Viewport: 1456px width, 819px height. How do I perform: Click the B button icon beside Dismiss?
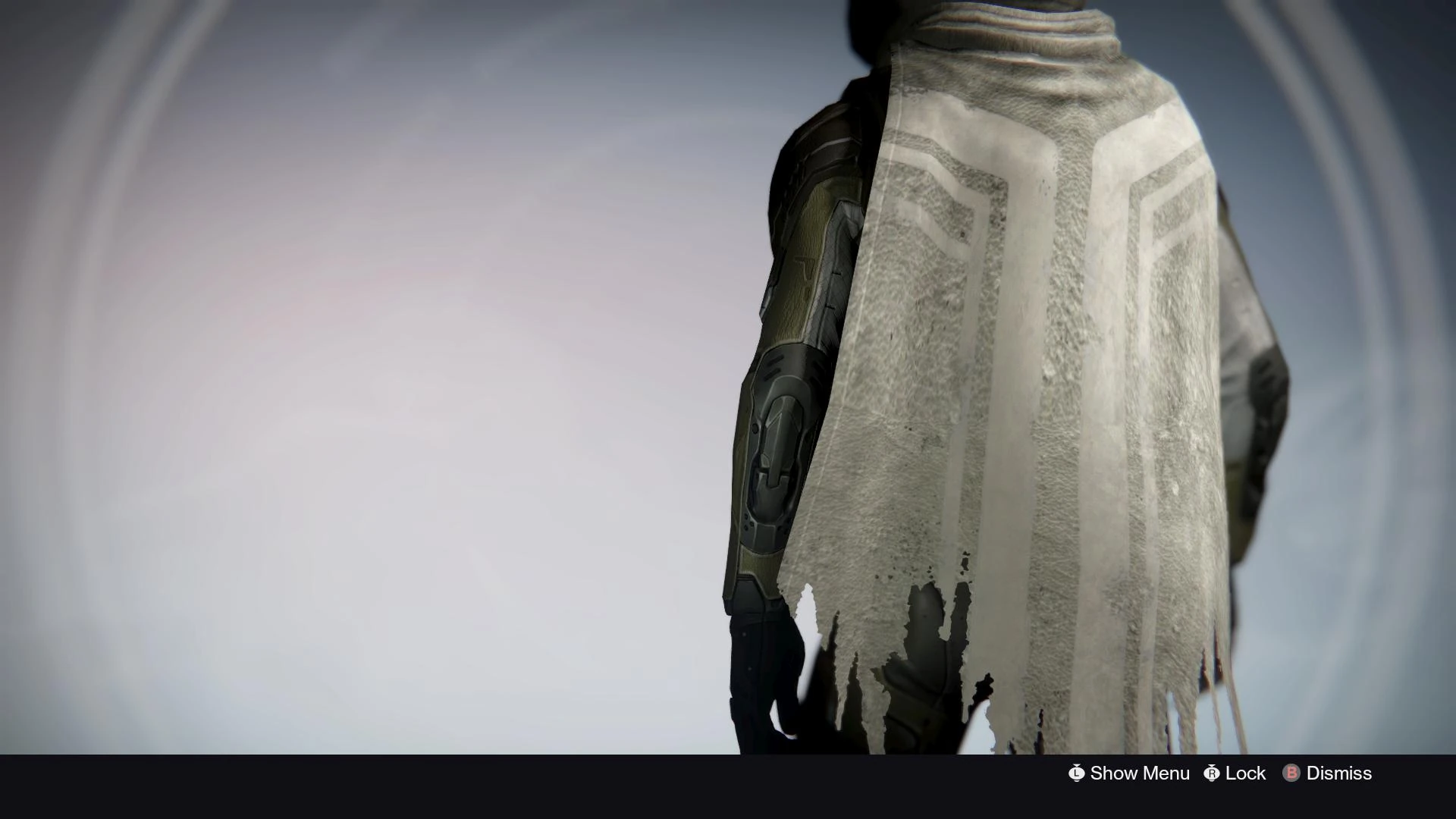coord(1290,773)
